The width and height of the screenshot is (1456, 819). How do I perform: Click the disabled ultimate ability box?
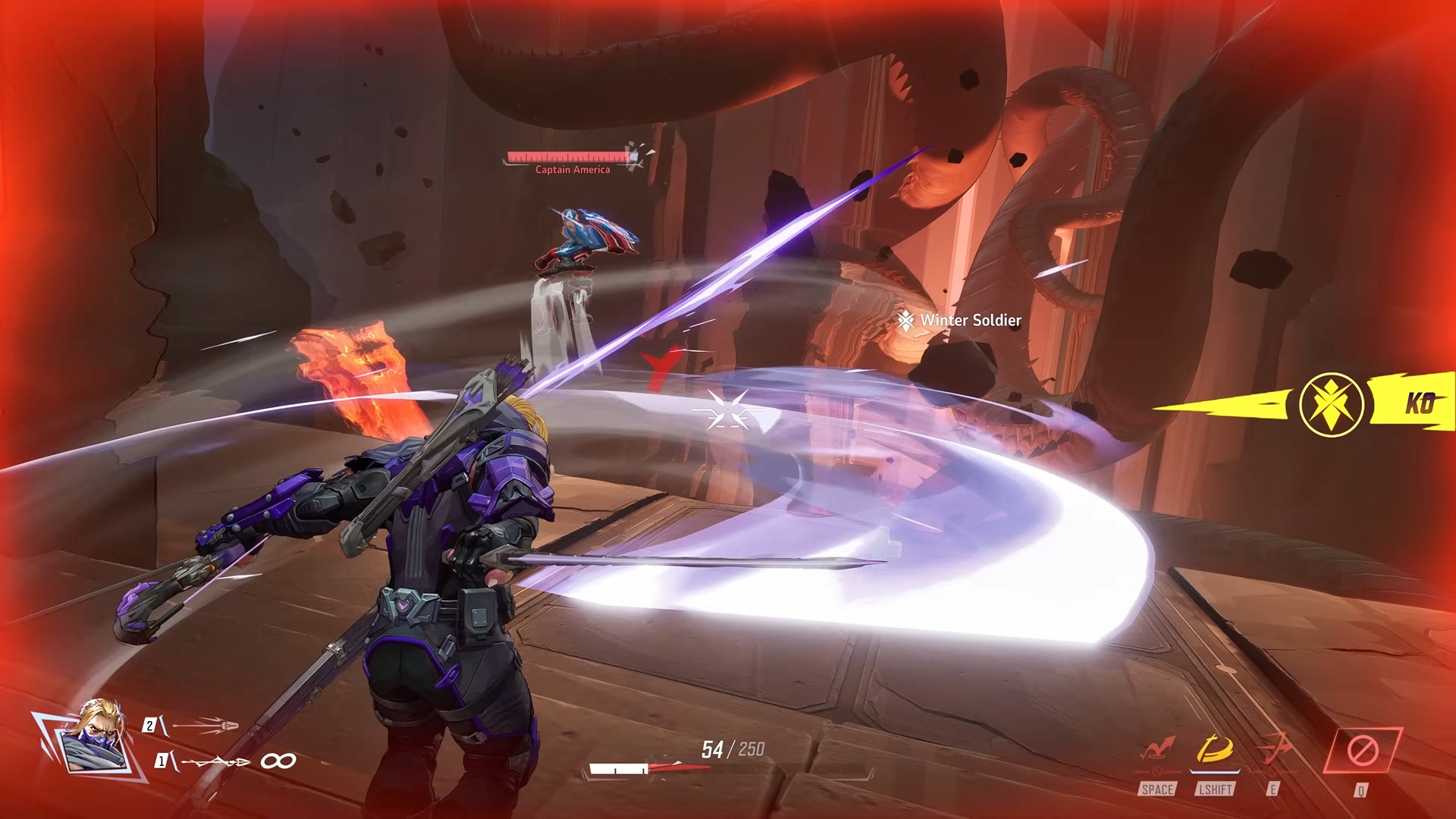point(1362,751)
